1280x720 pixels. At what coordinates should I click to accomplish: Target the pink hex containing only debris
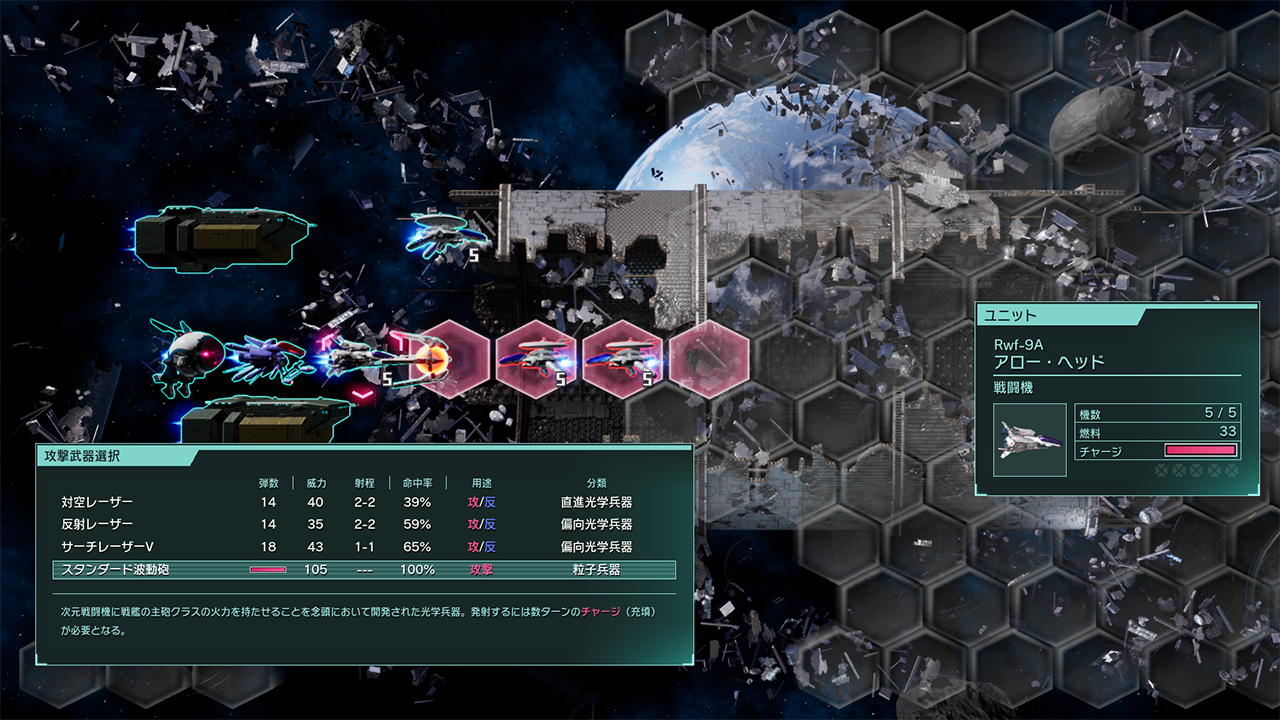pyautogui.click(x=709, y=359)
